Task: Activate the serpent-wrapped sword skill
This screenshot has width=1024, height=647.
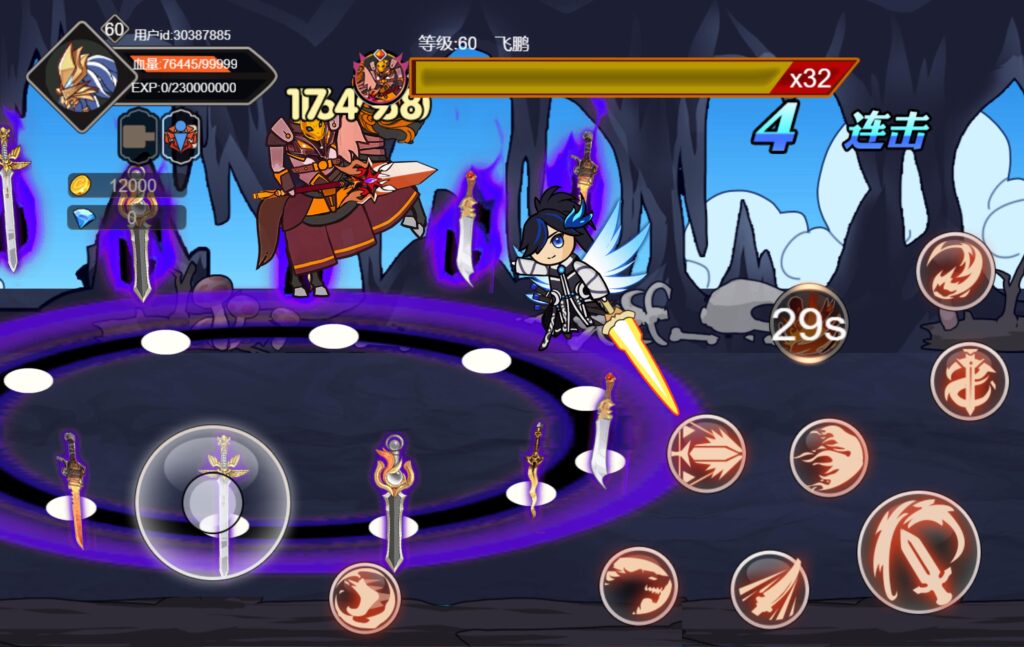Action: click(x=968, y=381)
